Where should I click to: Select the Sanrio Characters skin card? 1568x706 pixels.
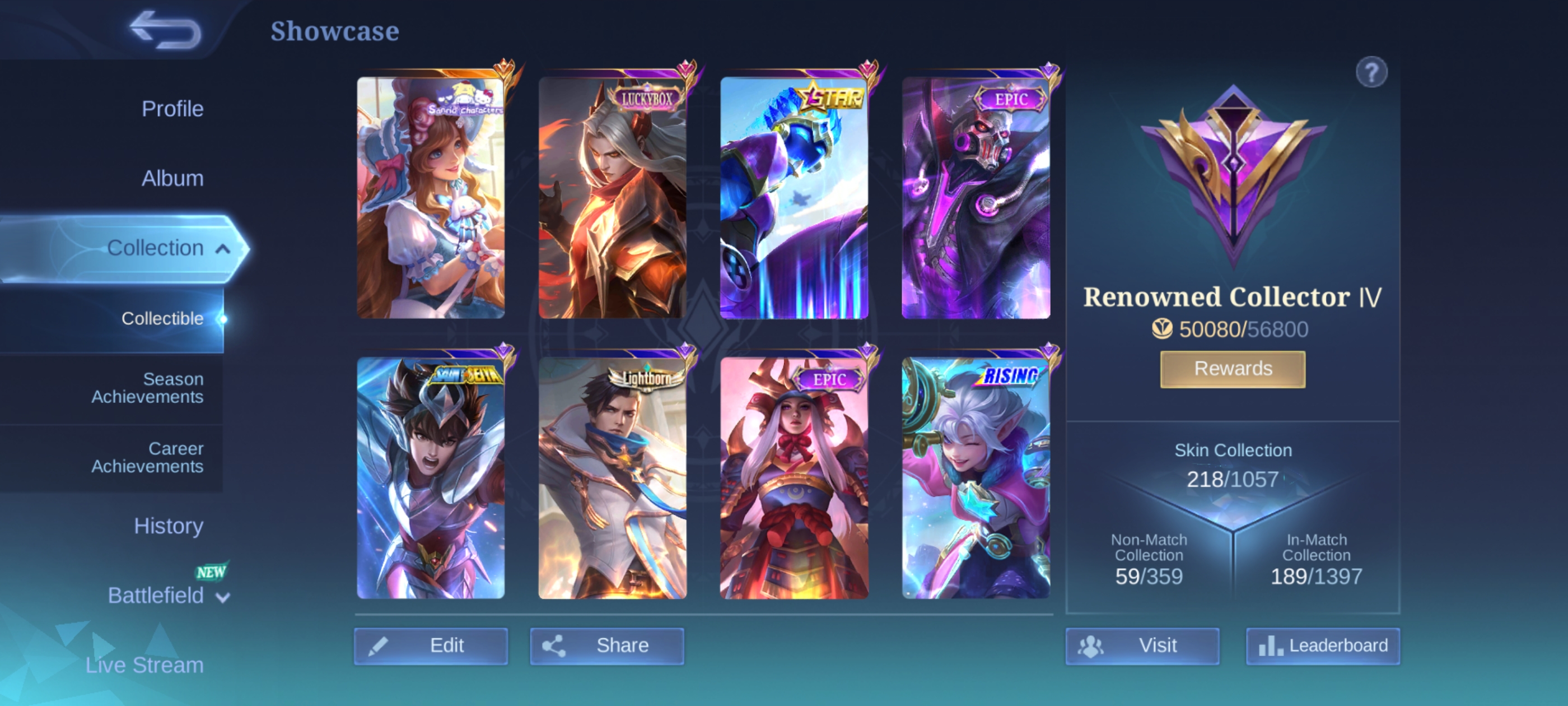click(x=431, y=197)
